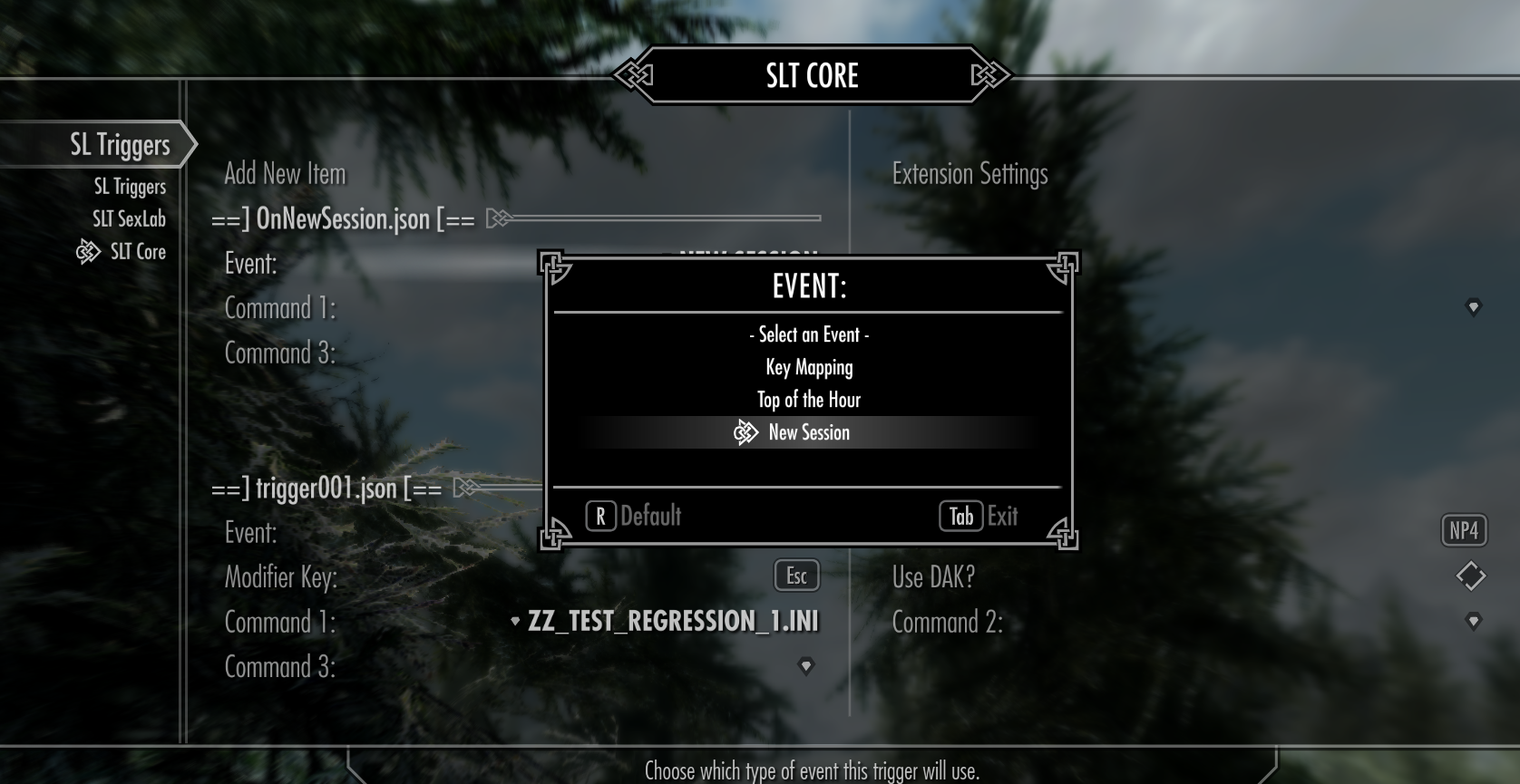The height and width of the screenshot is (784, 1520).
Task: Select Top of the Hour event
Action: click(809, 400)
